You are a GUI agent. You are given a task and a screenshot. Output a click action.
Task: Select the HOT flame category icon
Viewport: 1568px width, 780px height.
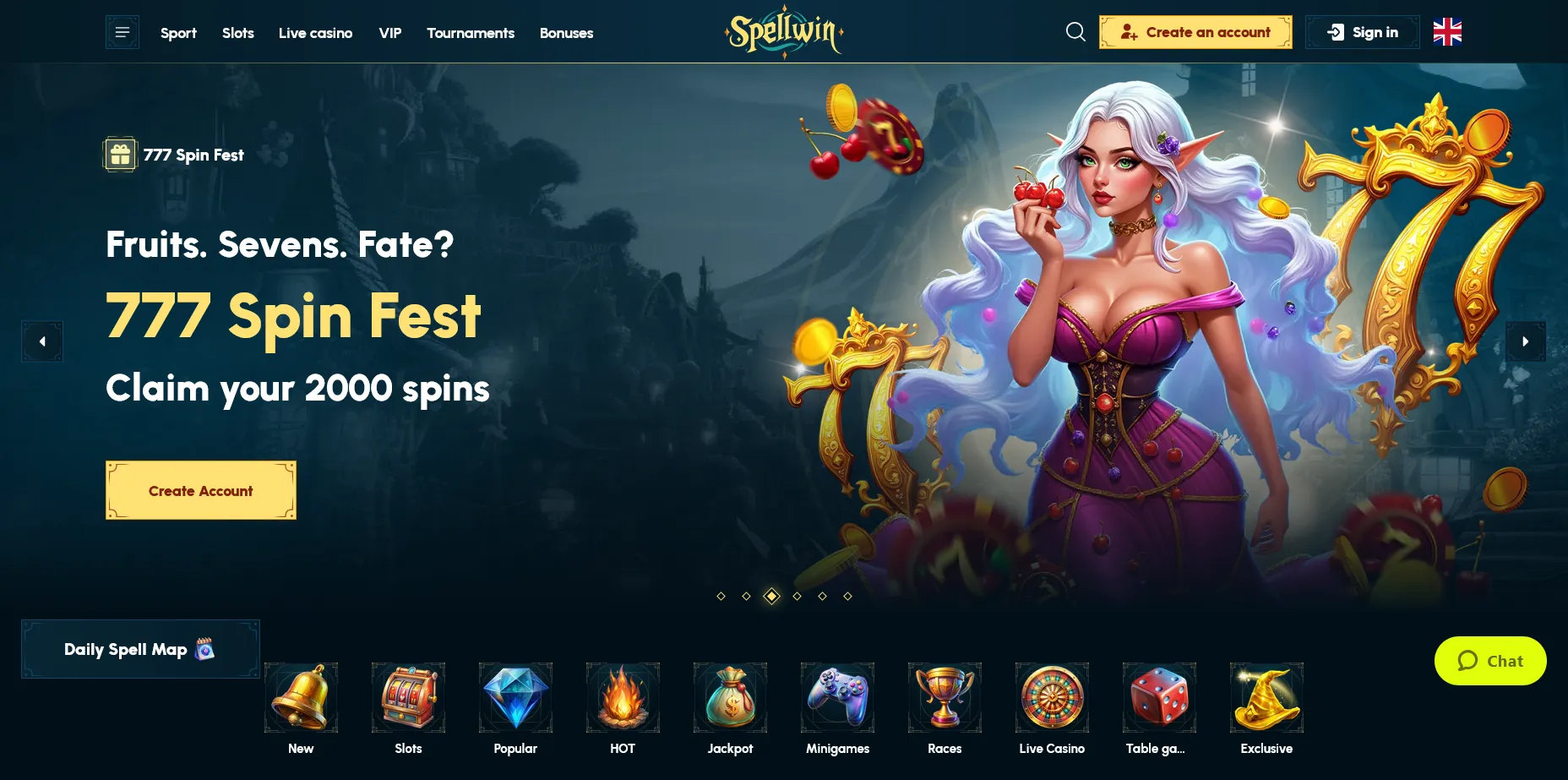coord(623,698)
